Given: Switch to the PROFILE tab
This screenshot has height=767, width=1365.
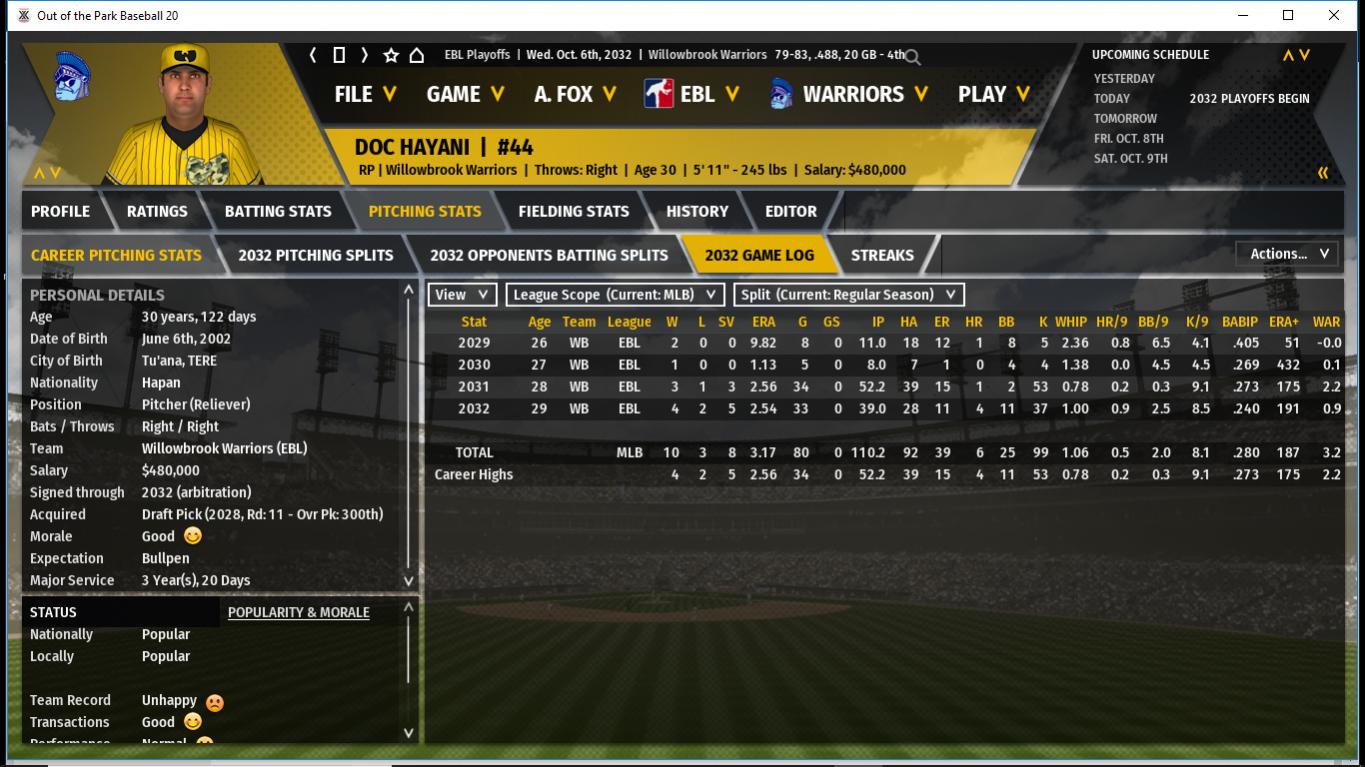Looking at the screenshot, I should click(60, 211).
